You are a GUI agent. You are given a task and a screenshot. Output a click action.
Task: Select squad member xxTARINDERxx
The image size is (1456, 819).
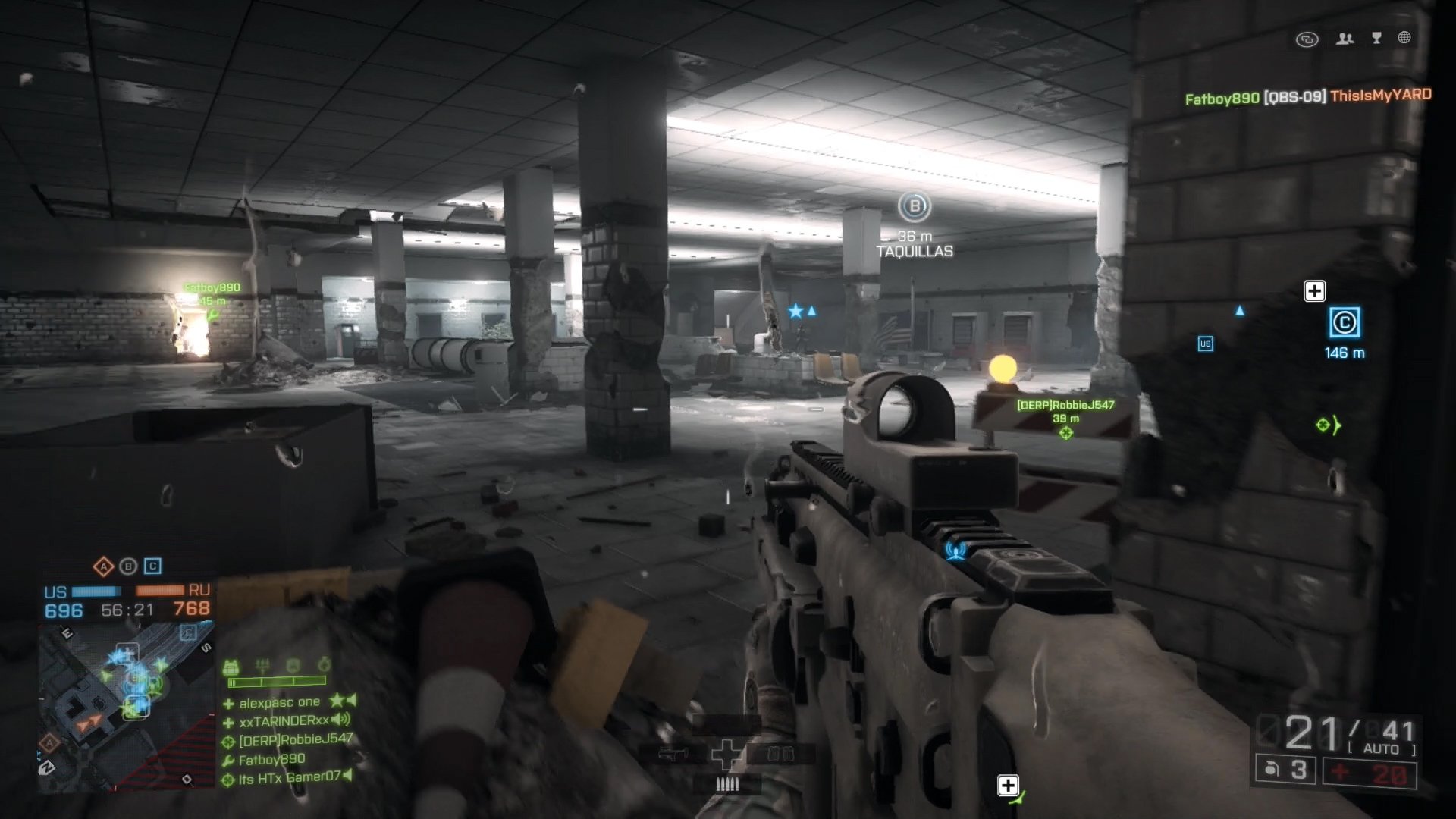(x=284, y=721)
